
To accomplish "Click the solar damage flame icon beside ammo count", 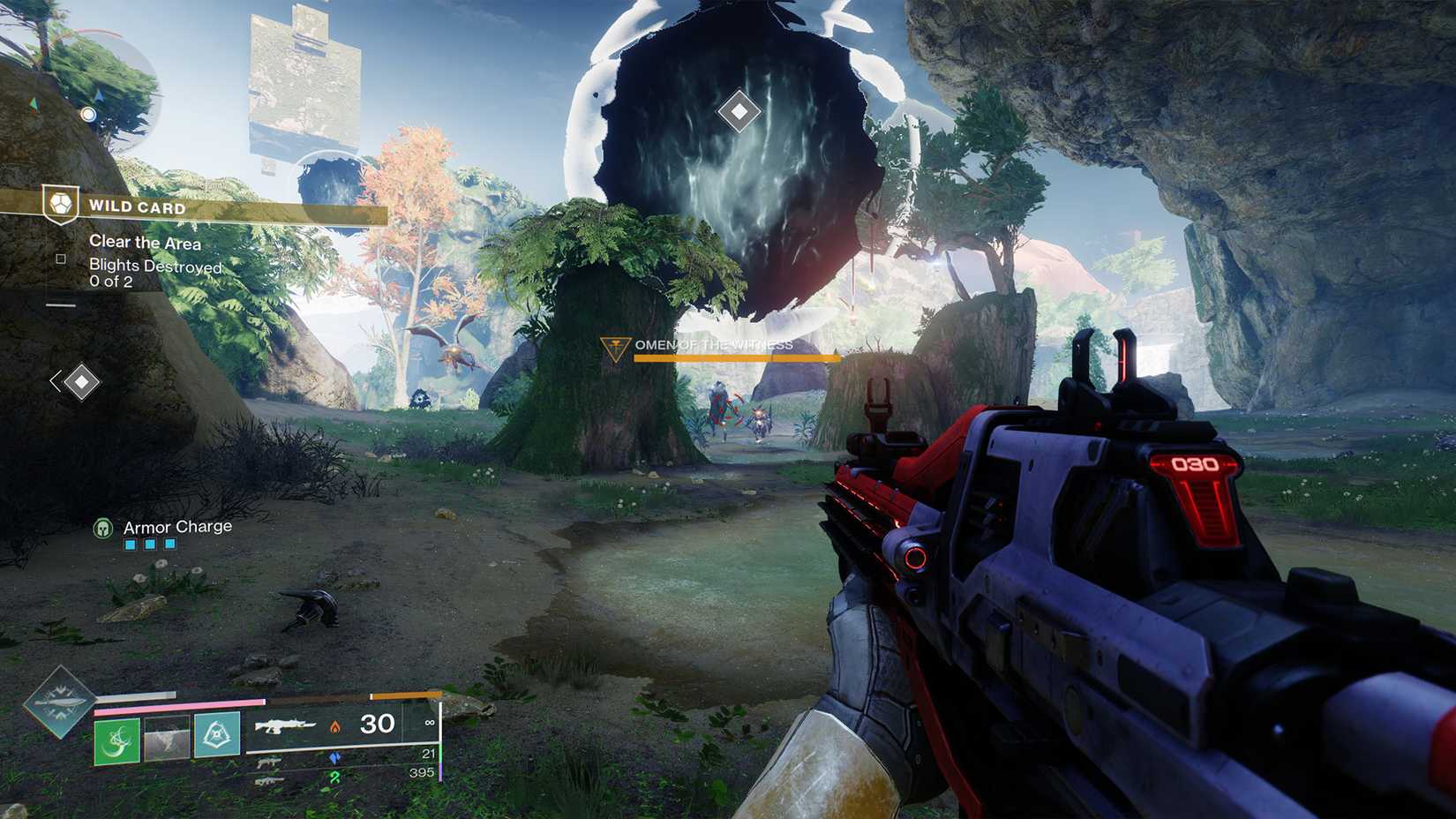I will [335, 728].
